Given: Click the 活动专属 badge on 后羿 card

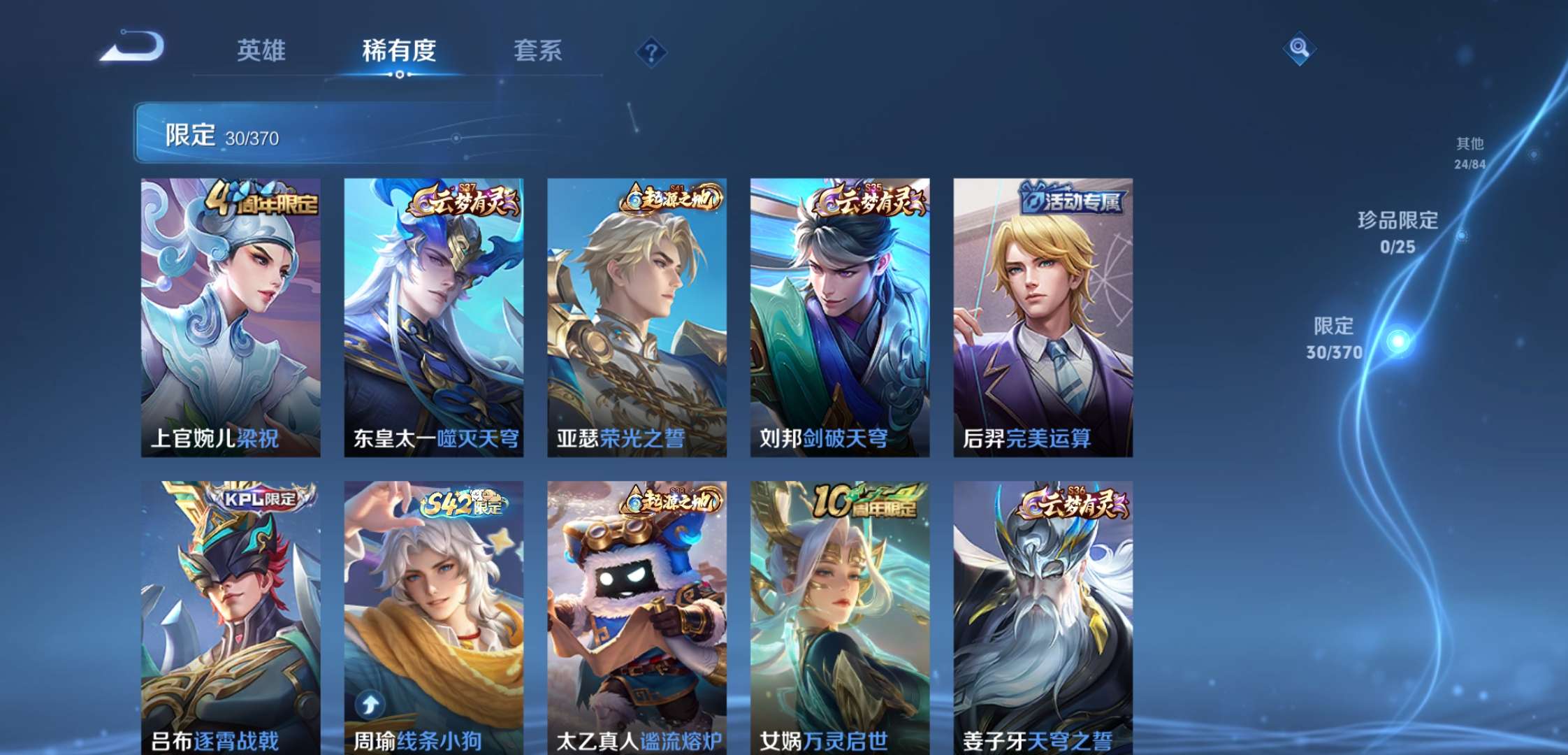Looking at the screenshot, I should tap(1070, 199).
